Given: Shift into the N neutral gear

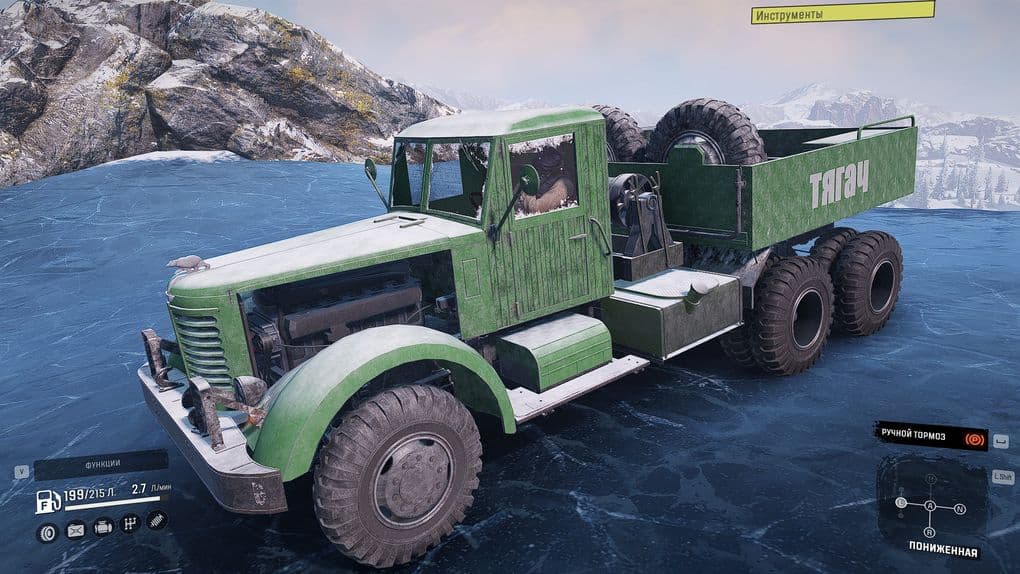Looking at the screenshot, I should [x=960, y=509].
